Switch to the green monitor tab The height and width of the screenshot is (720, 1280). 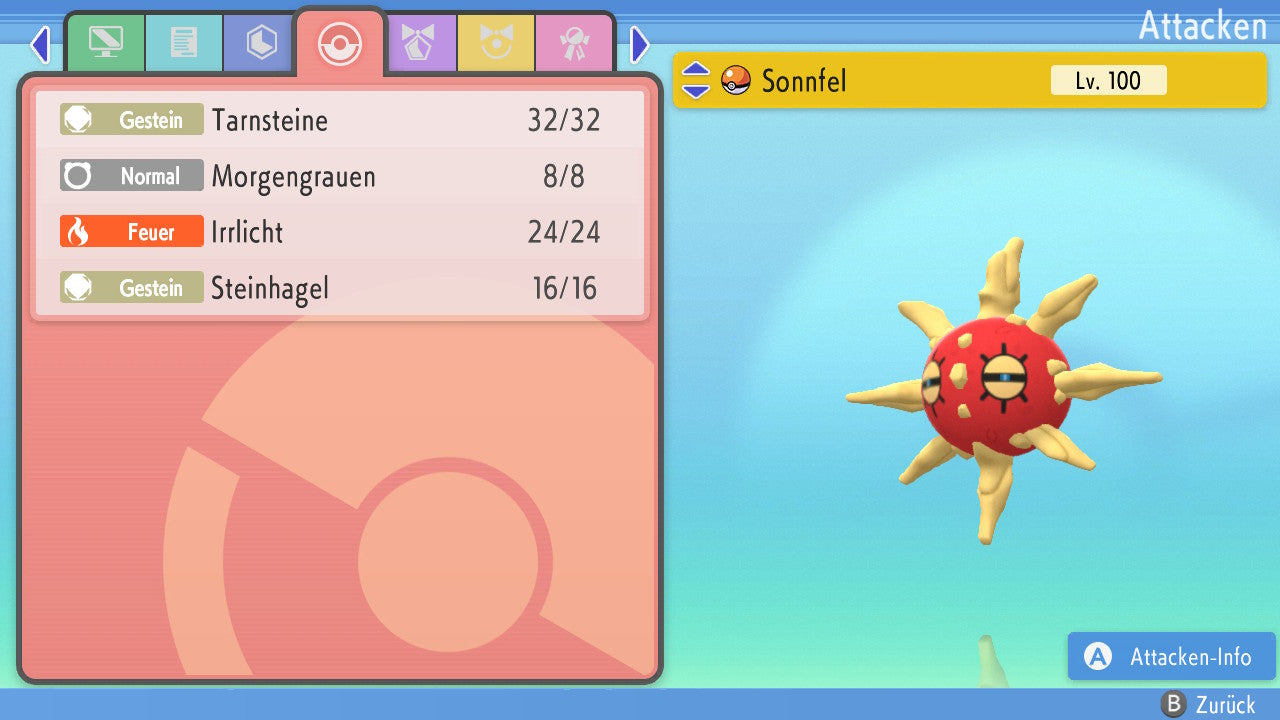pyautogui.click(x=105, y=43)
